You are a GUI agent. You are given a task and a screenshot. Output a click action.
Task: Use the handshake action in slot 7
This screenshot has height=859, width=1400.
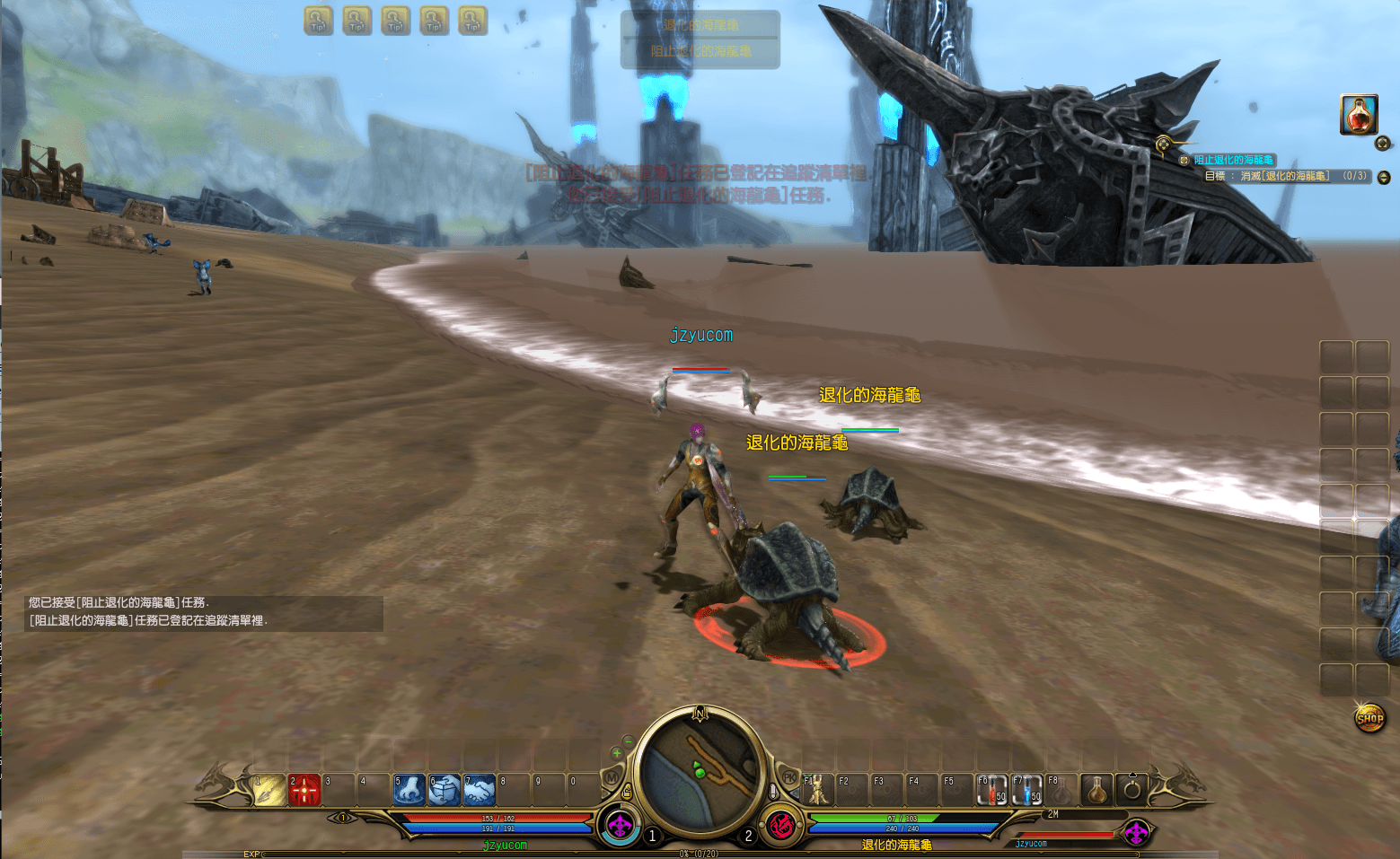[x=480, y=790]
